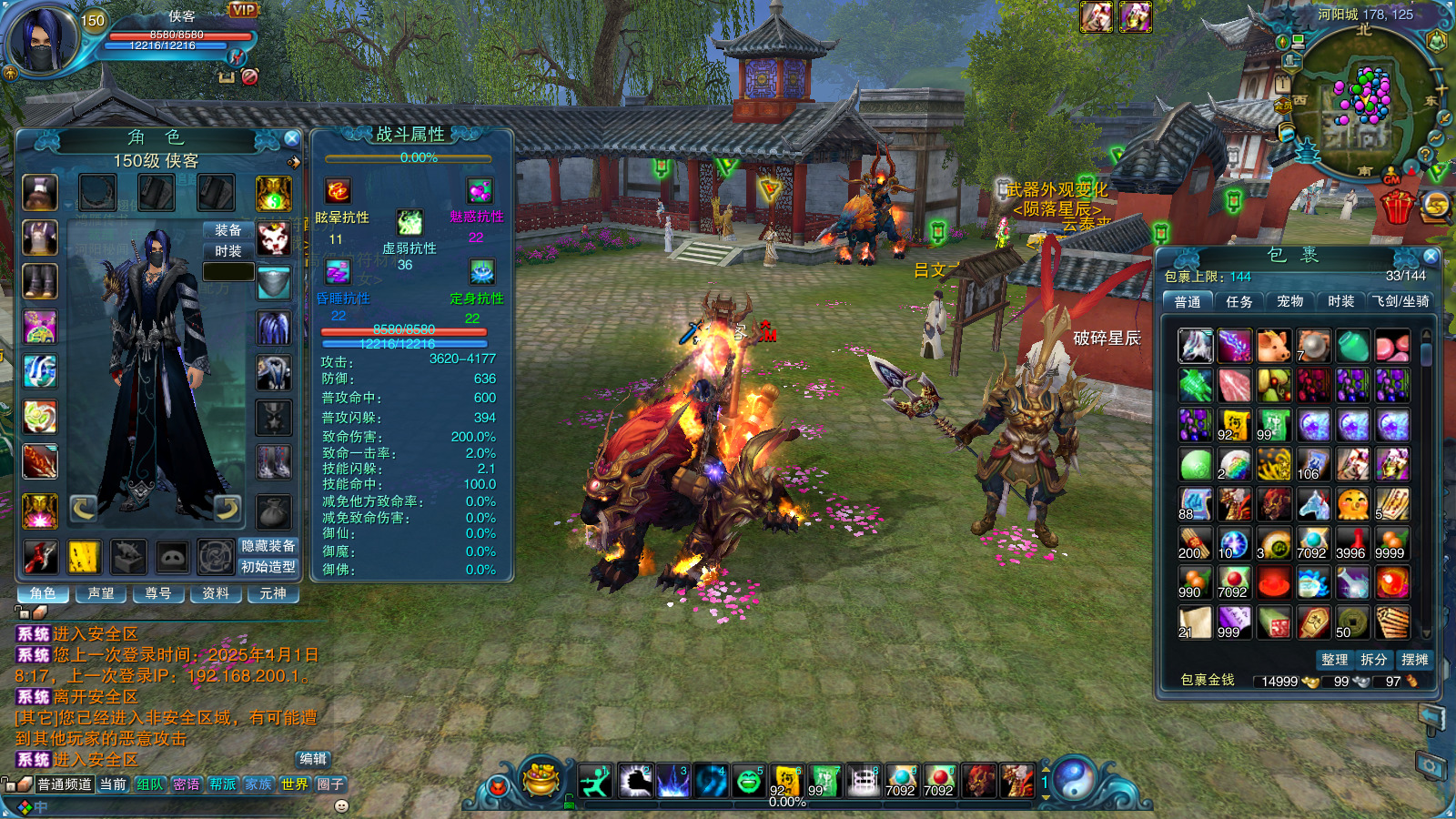Sort the bag with 整理 button
This screenshot has height=819, width=1456.
click(x=1334, y=660)
